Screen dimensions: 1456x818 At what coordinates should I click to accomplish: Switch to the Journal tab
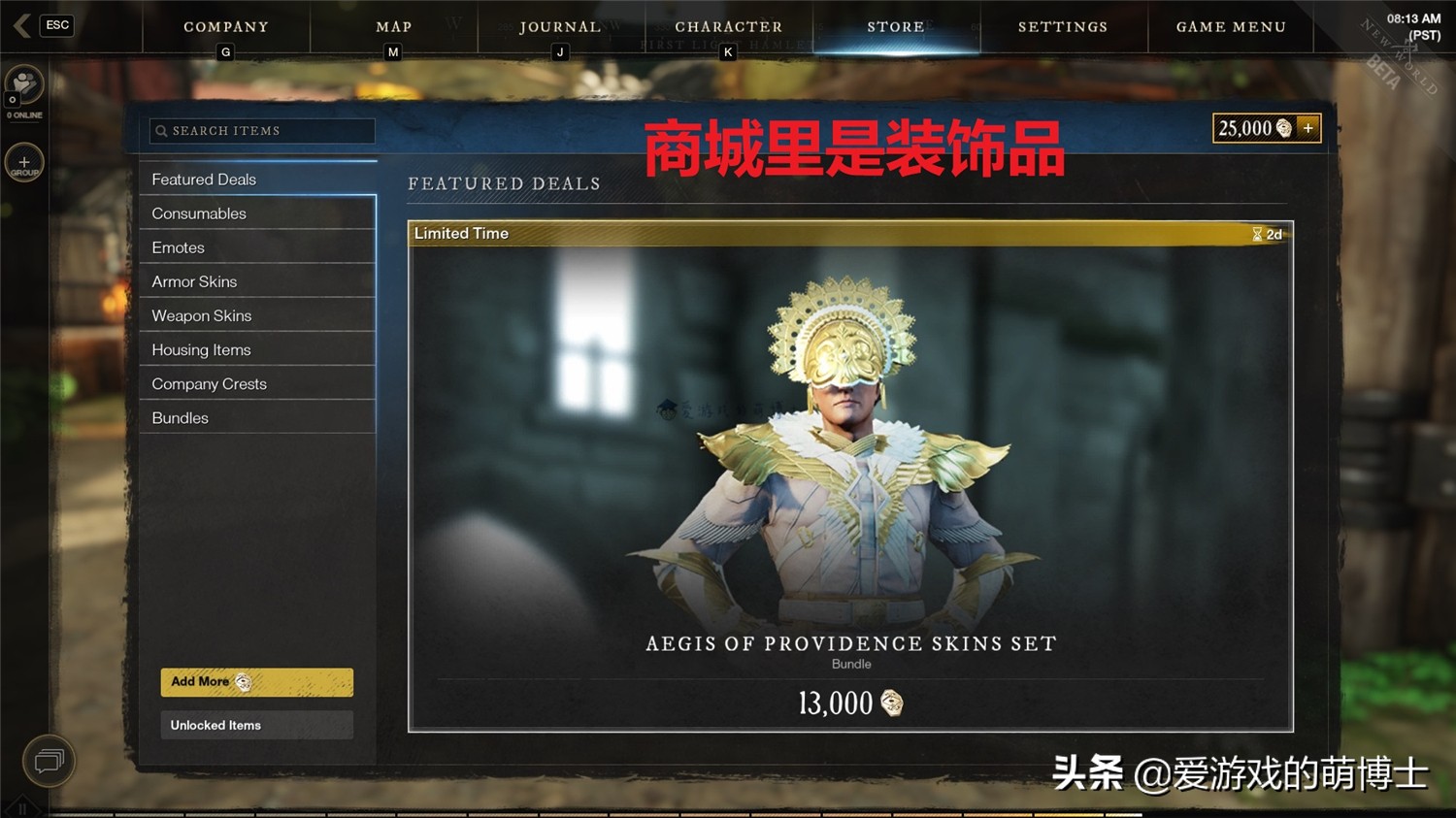click(561, 26)
